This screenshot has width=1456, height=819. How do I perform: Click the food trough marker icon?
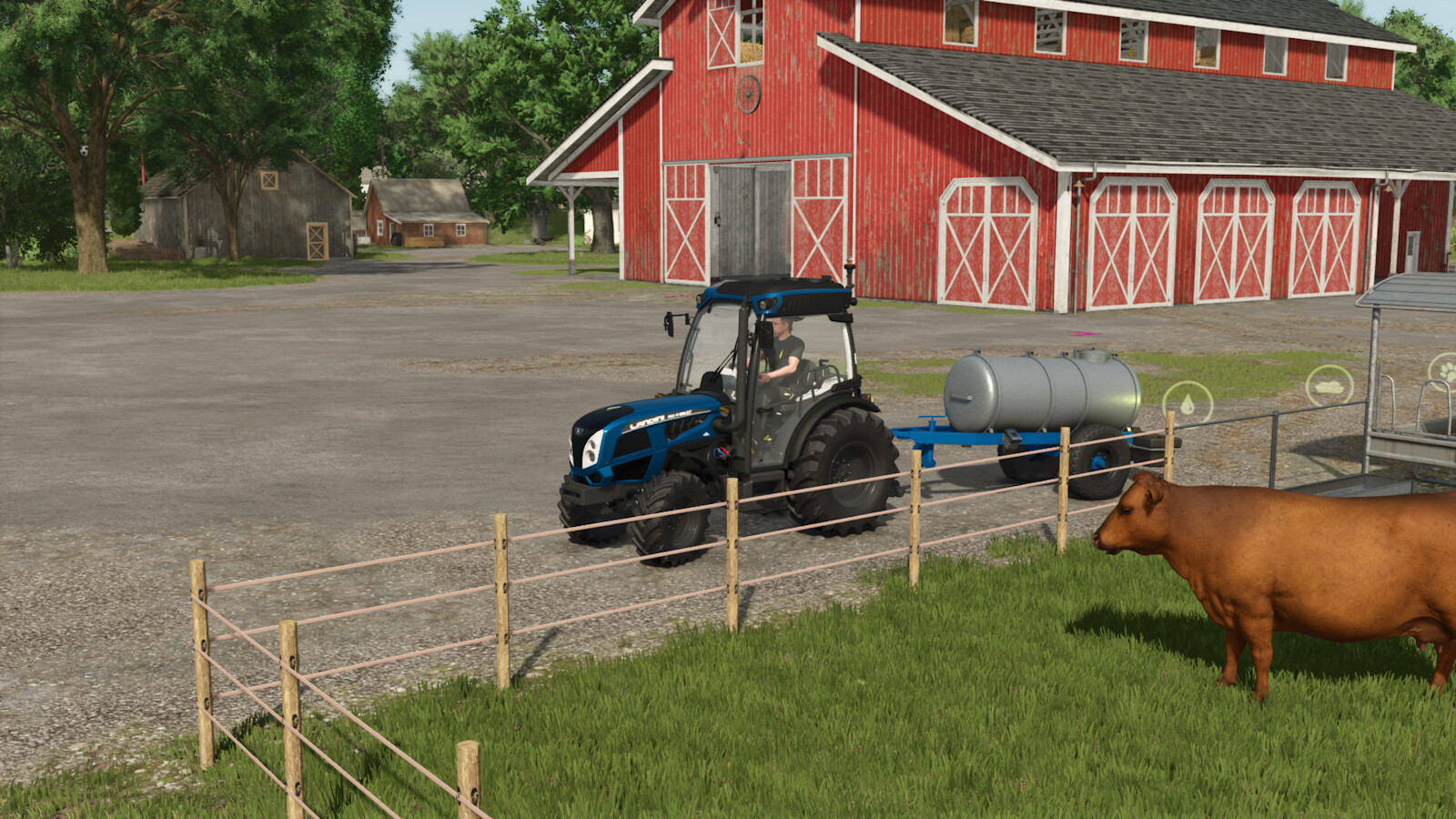pyautogui.click(x=1329, y=385)
